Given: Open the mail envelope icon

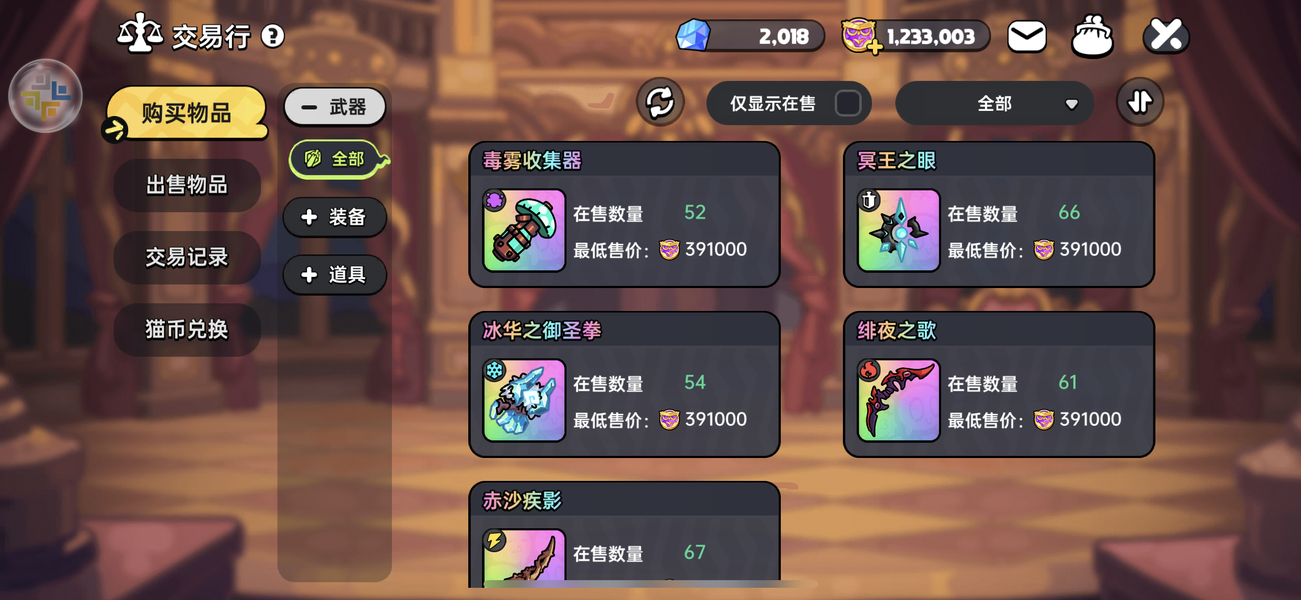Looking at the screenshot, I should [x=1027, y=37].
